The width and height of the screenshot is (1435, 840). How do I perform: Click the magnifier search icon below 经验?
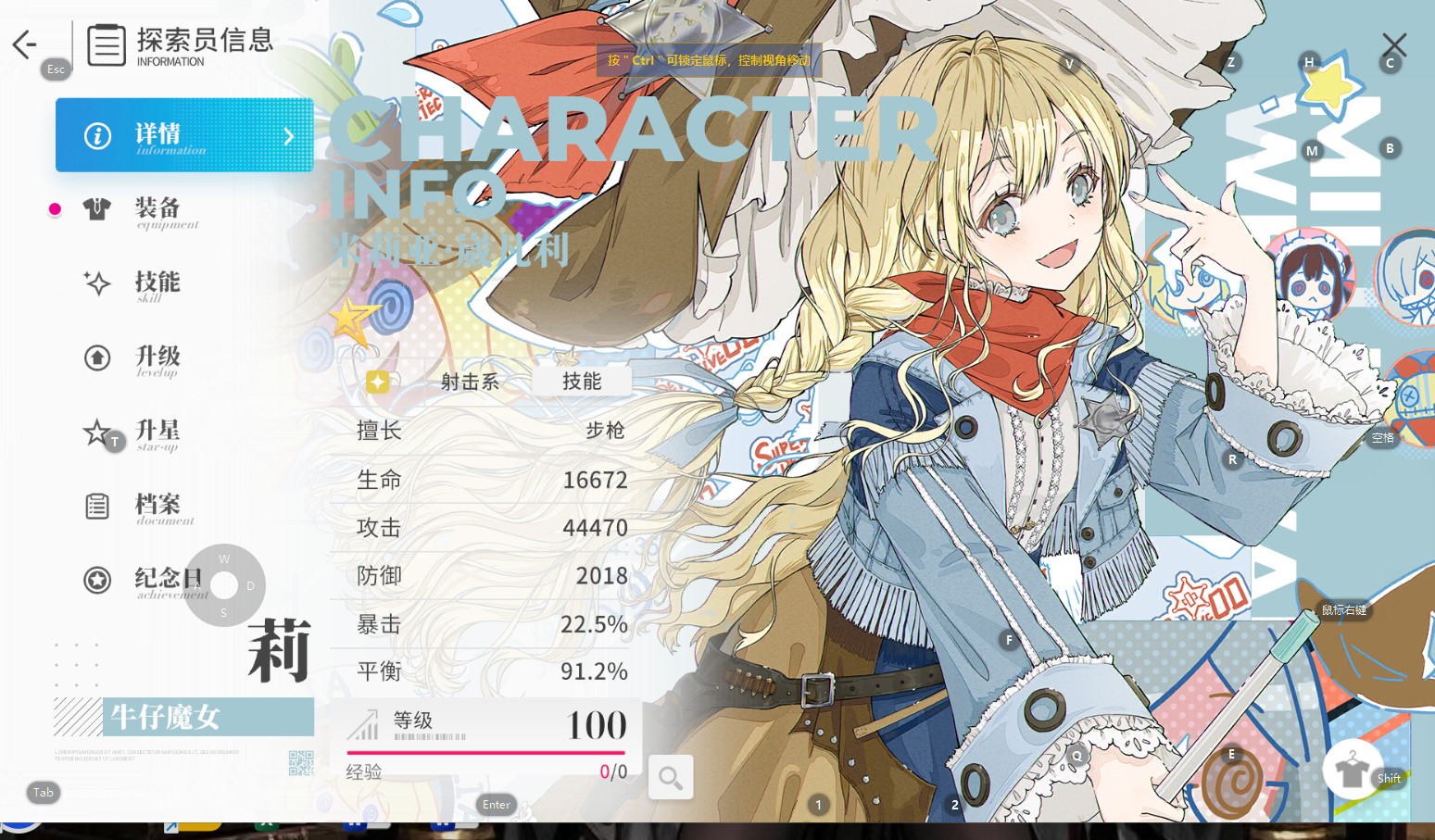coord(671,777)
